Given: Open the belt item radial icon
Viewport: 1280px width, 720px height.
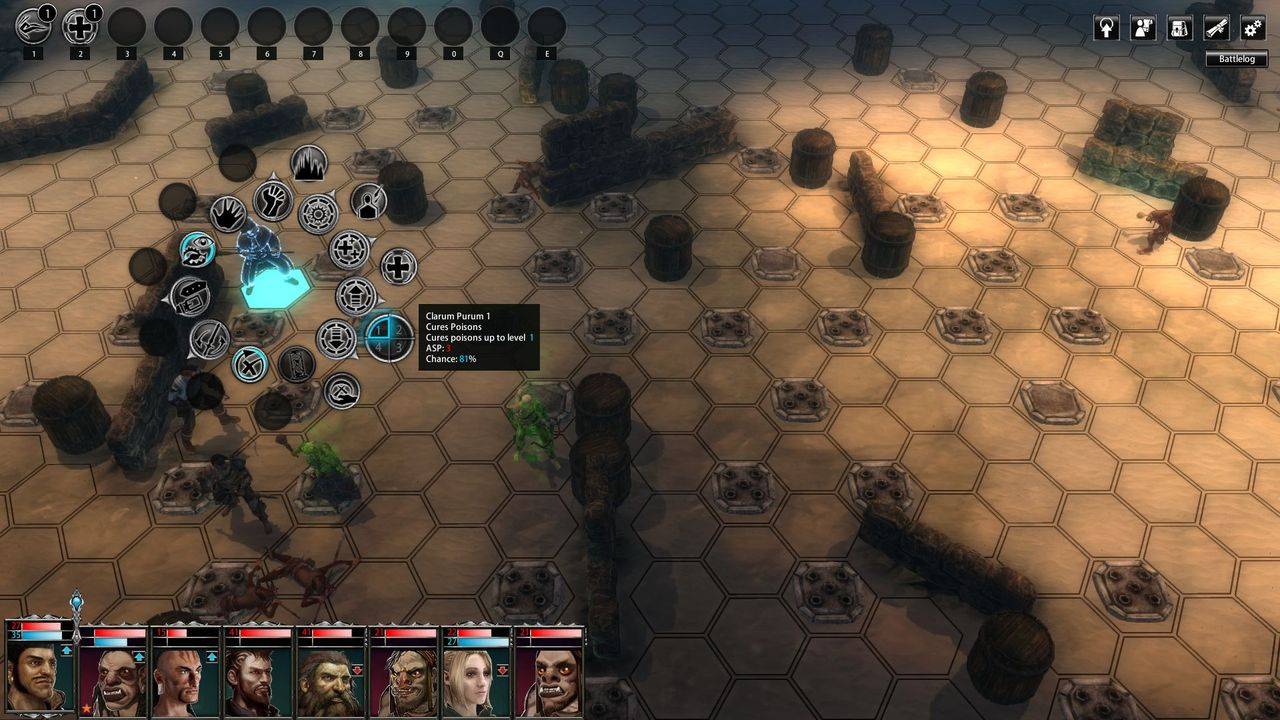Looking at the screenshot, I should point(190,296).
